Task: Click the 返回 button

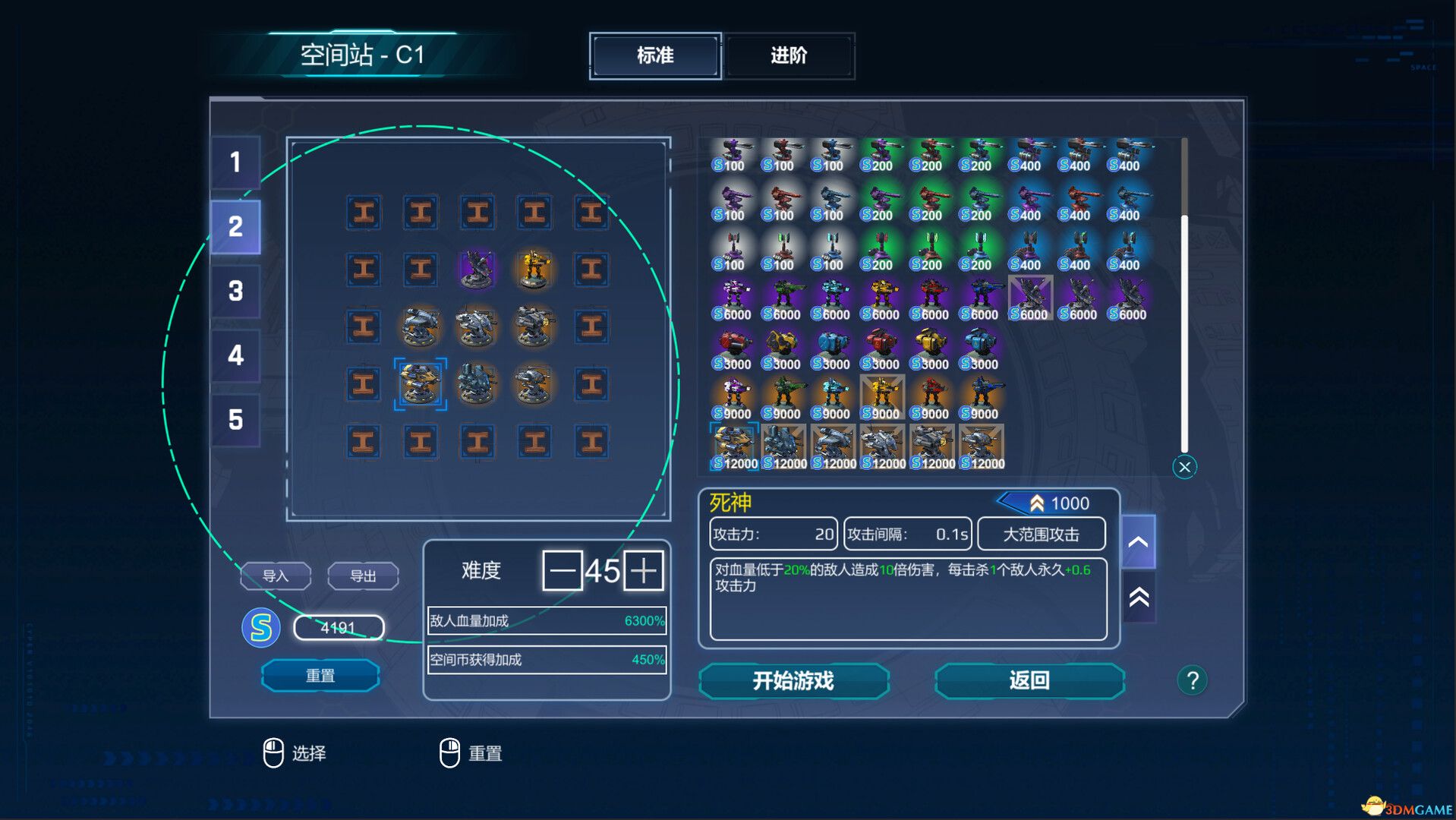Action: coord(1029,681)
